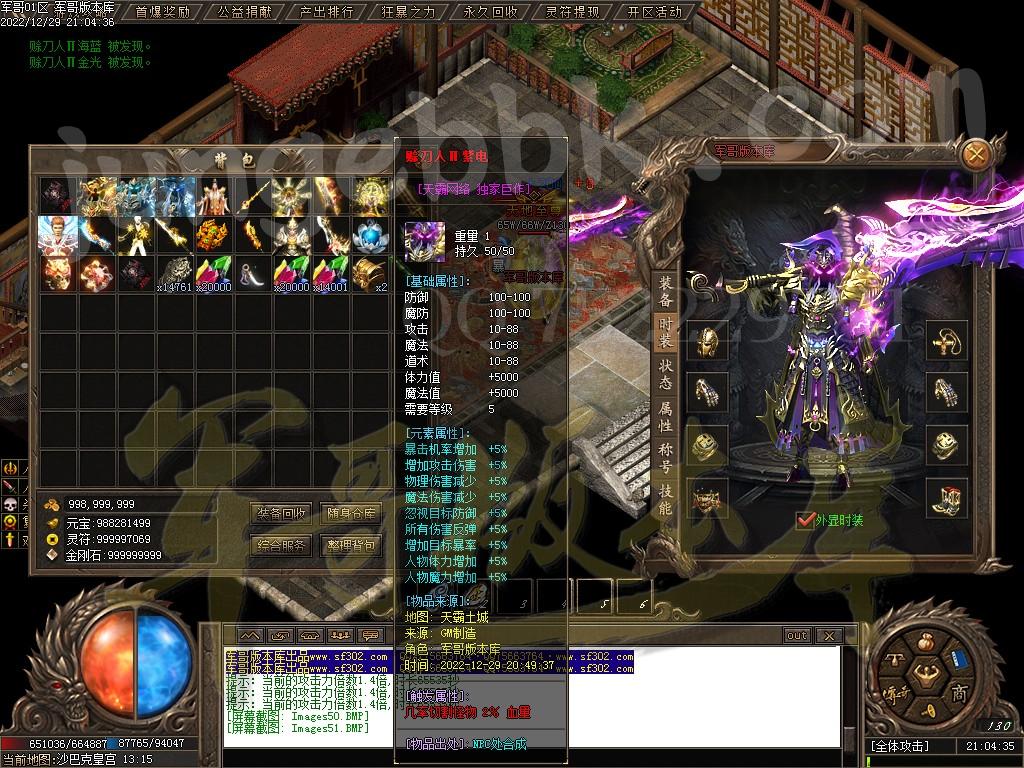Select the 开区活动 events menu

click(655, 12)
